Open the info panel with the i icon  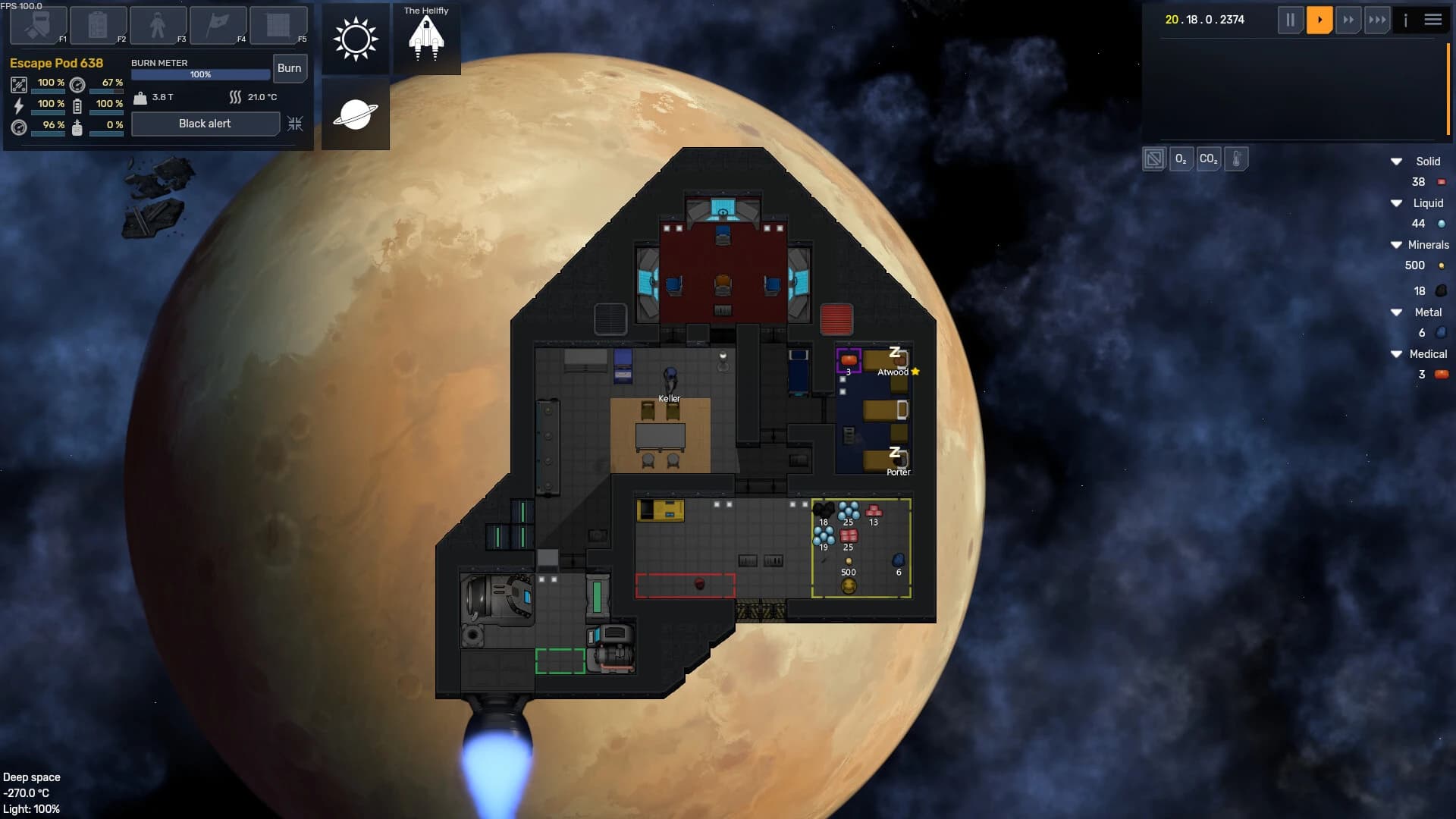tap(1405, 20)
